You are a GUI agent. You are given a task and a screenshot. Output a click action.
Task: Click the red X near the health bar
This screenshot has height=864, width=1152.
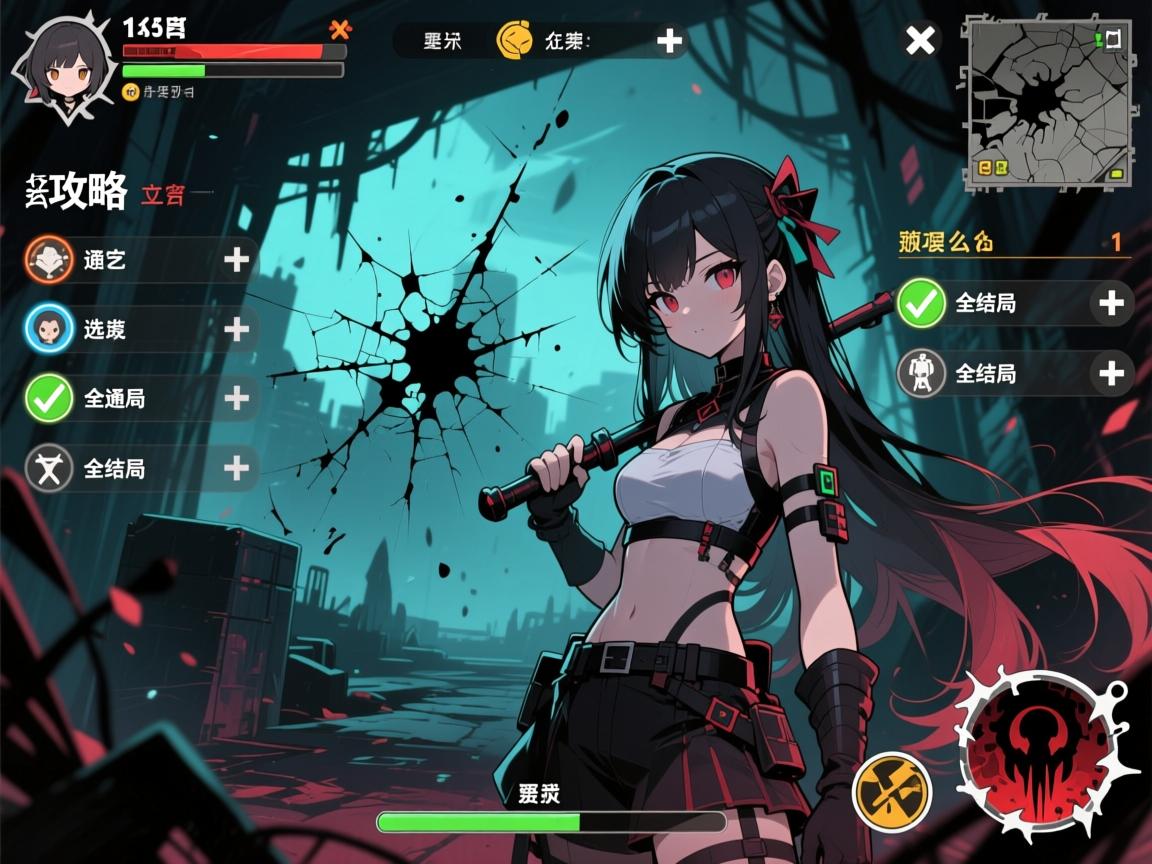click(342, 29)
